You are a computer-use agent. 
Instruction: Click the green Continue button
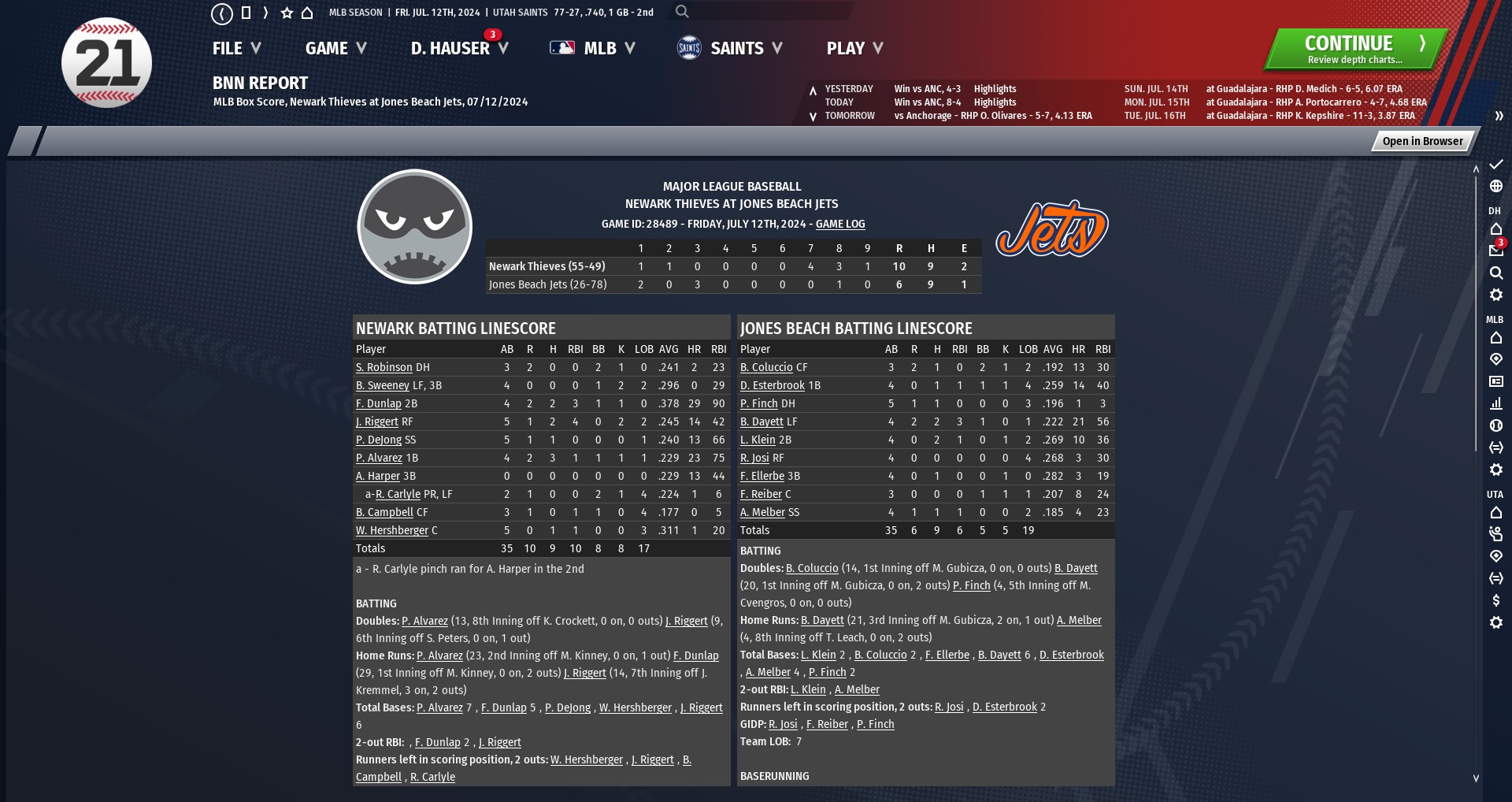[1355, 49]
